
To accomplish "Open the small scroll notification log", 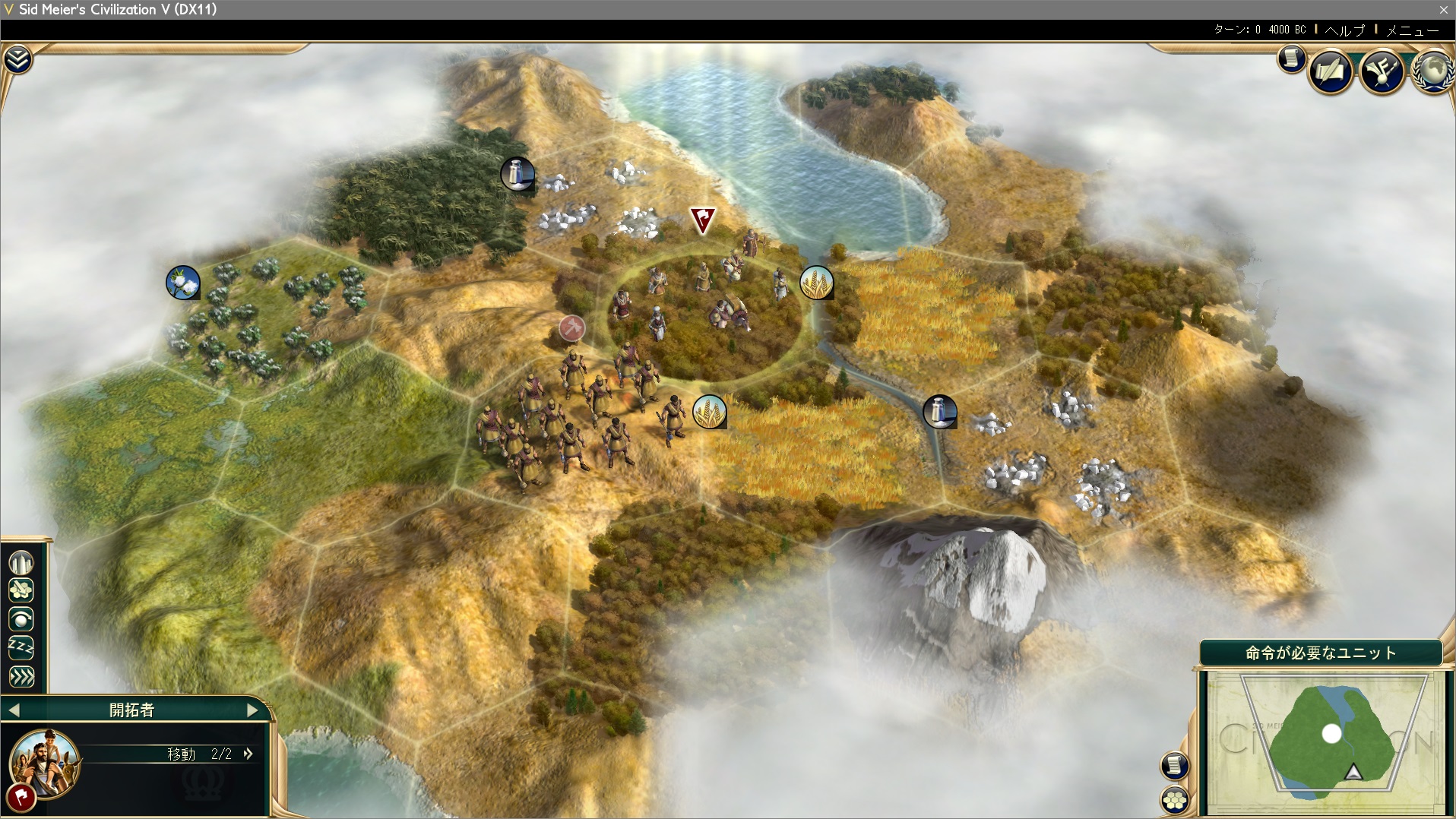I will click(x=1290, y=58).
